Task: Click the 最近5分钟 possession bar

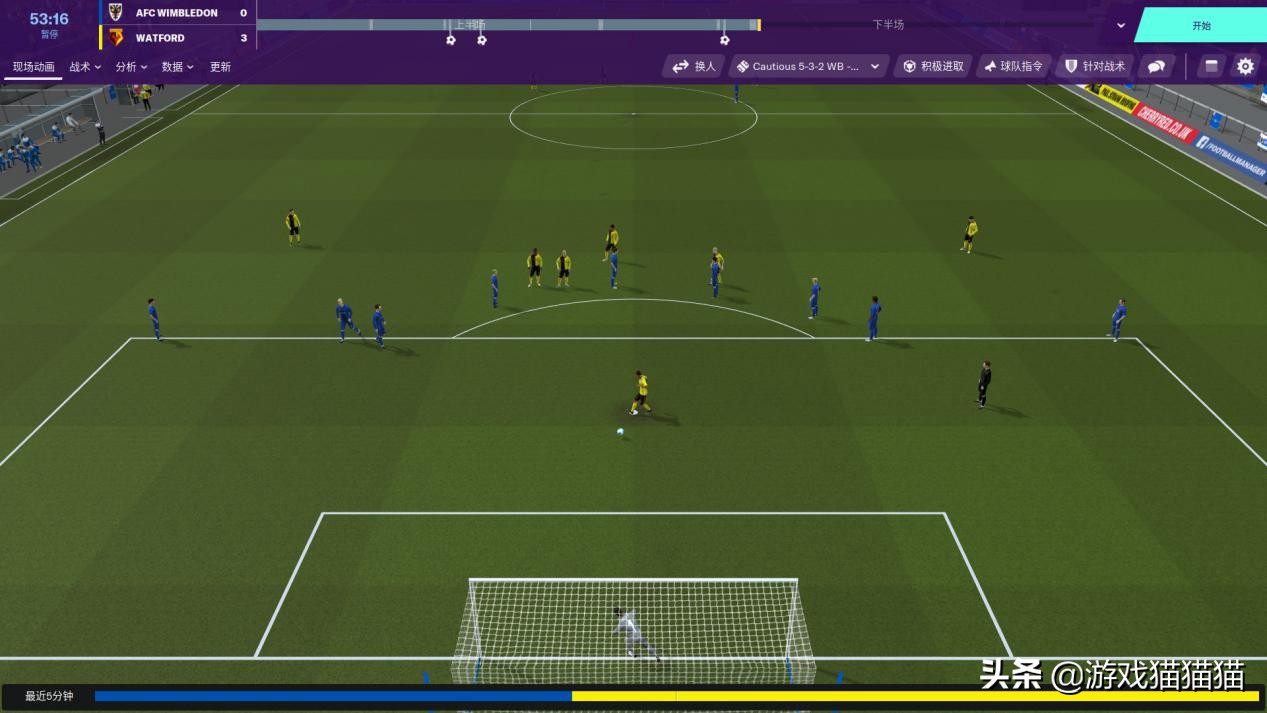Action: 676,696
